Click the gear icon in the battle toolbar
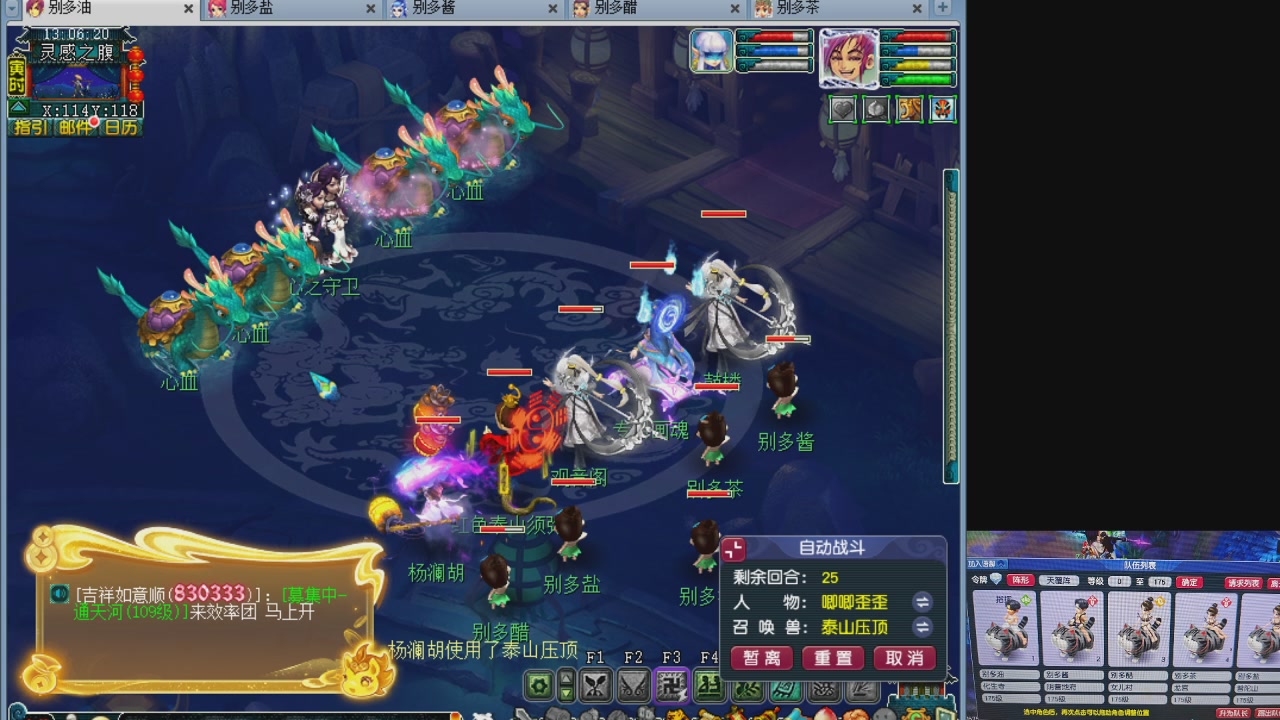 click(x=538, y=685)
